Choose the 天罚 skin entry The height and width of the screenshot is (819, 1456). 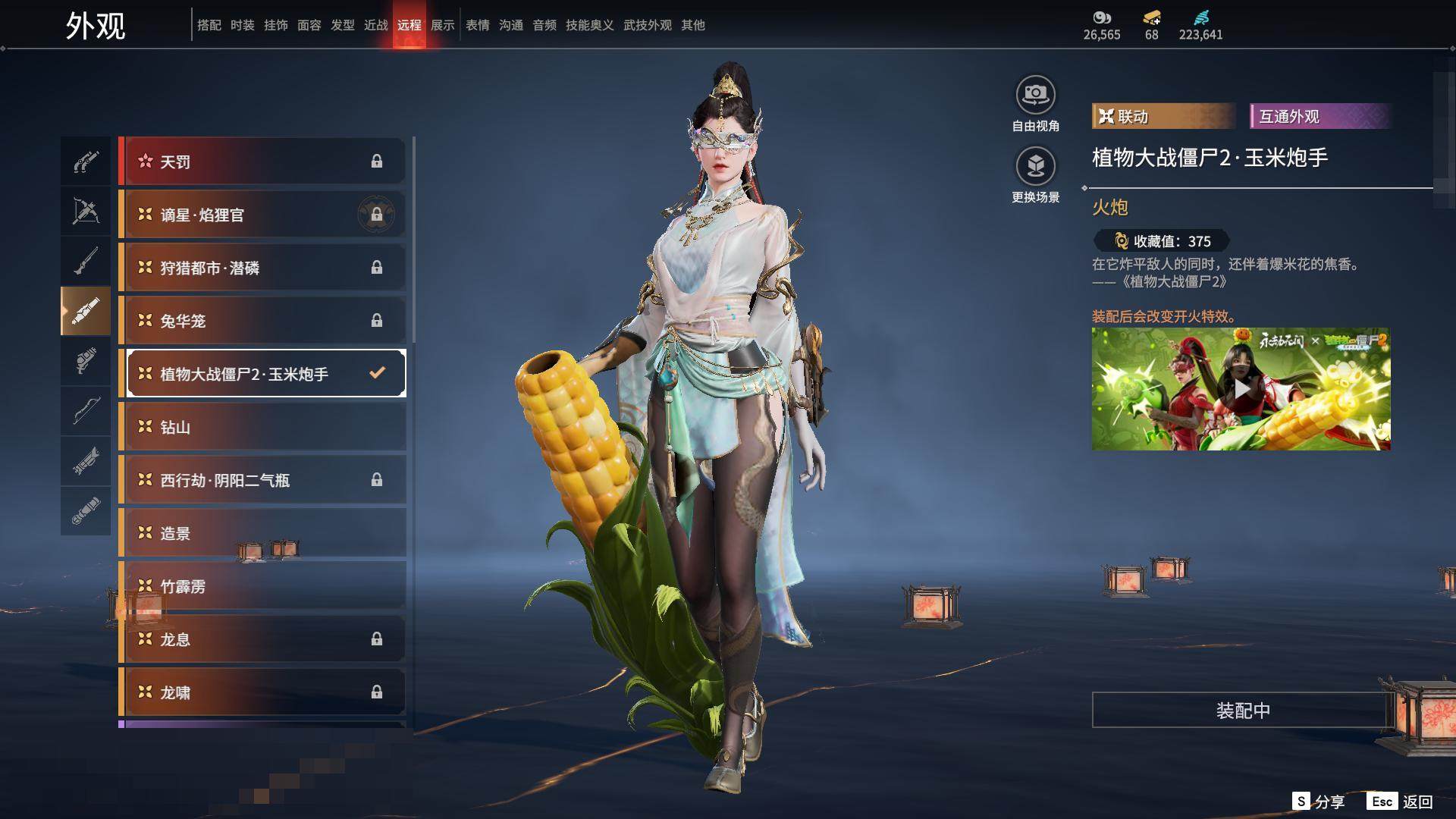pos(262,162)
